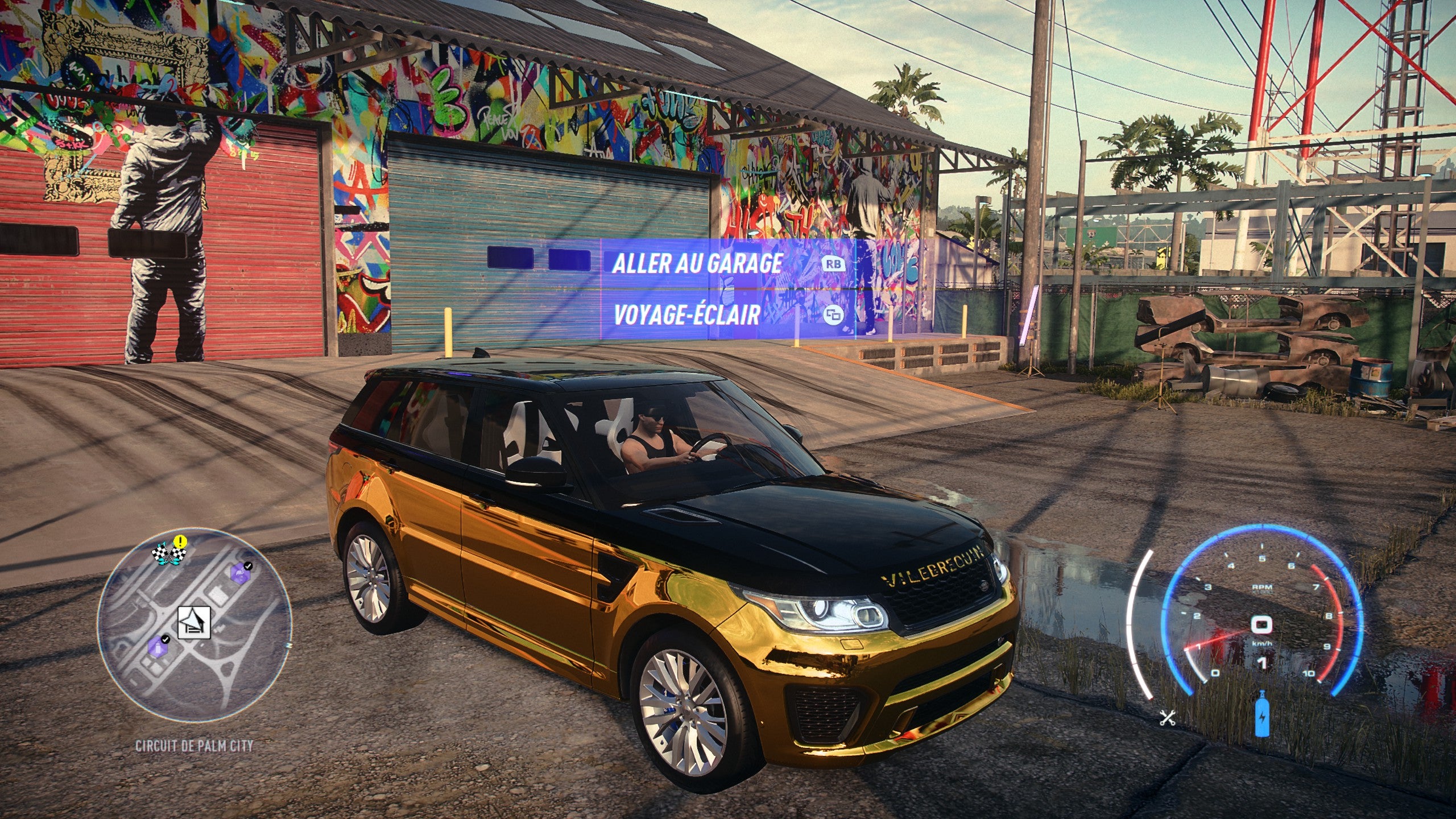Click the checkered flag race icon on the minimap
Viewport: 1456px width, 819px height.
[168, 553]
